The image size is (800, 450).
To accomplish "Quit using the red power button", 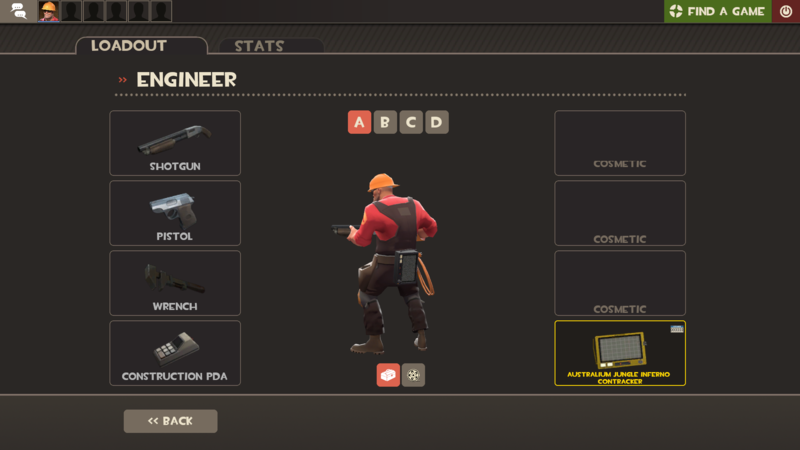I will (786, 11).
